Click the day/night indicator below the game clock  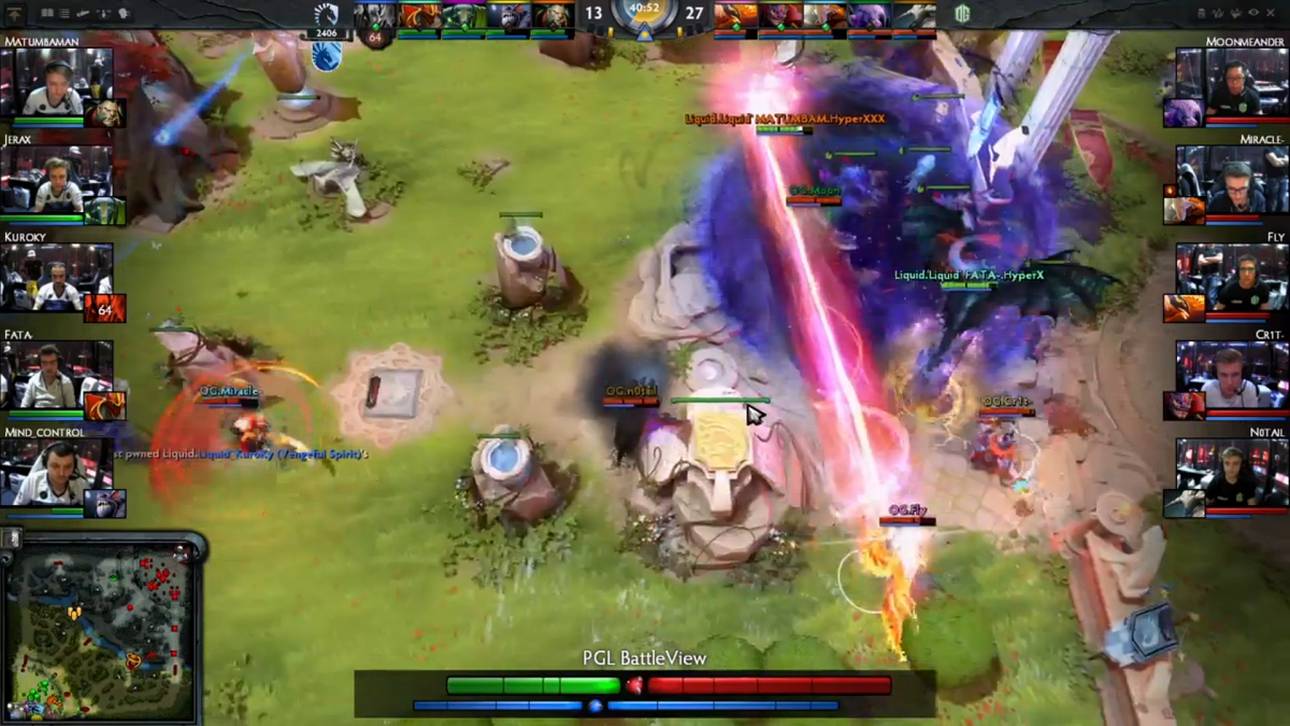coord(645,33)
